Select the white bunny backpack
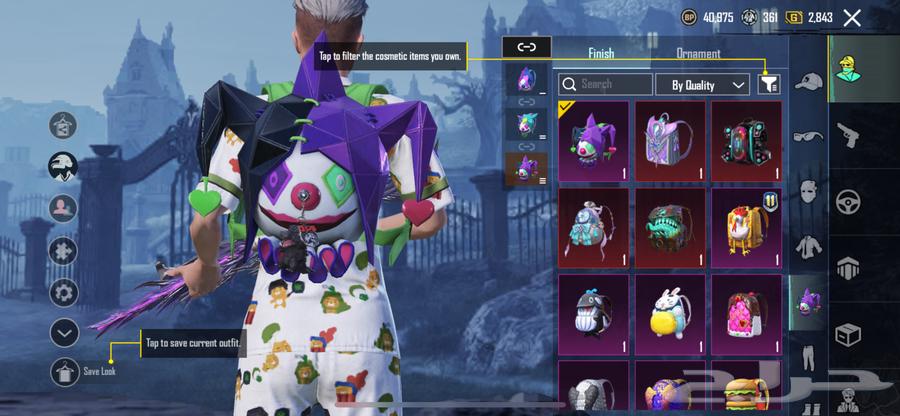The height and width of the screenshot is (416, 900). 670,313
